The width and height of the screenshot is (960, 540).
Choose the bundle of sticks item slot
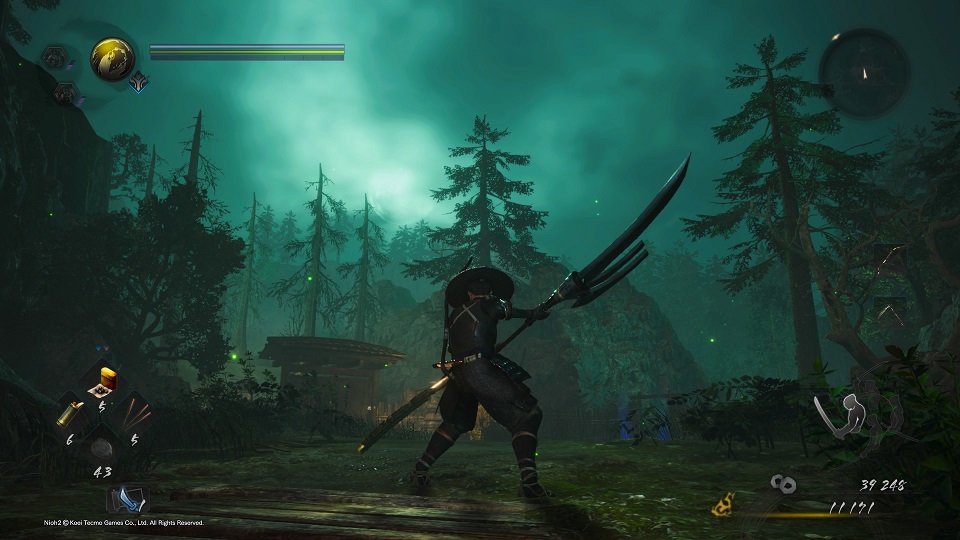[x=134, y=410]
